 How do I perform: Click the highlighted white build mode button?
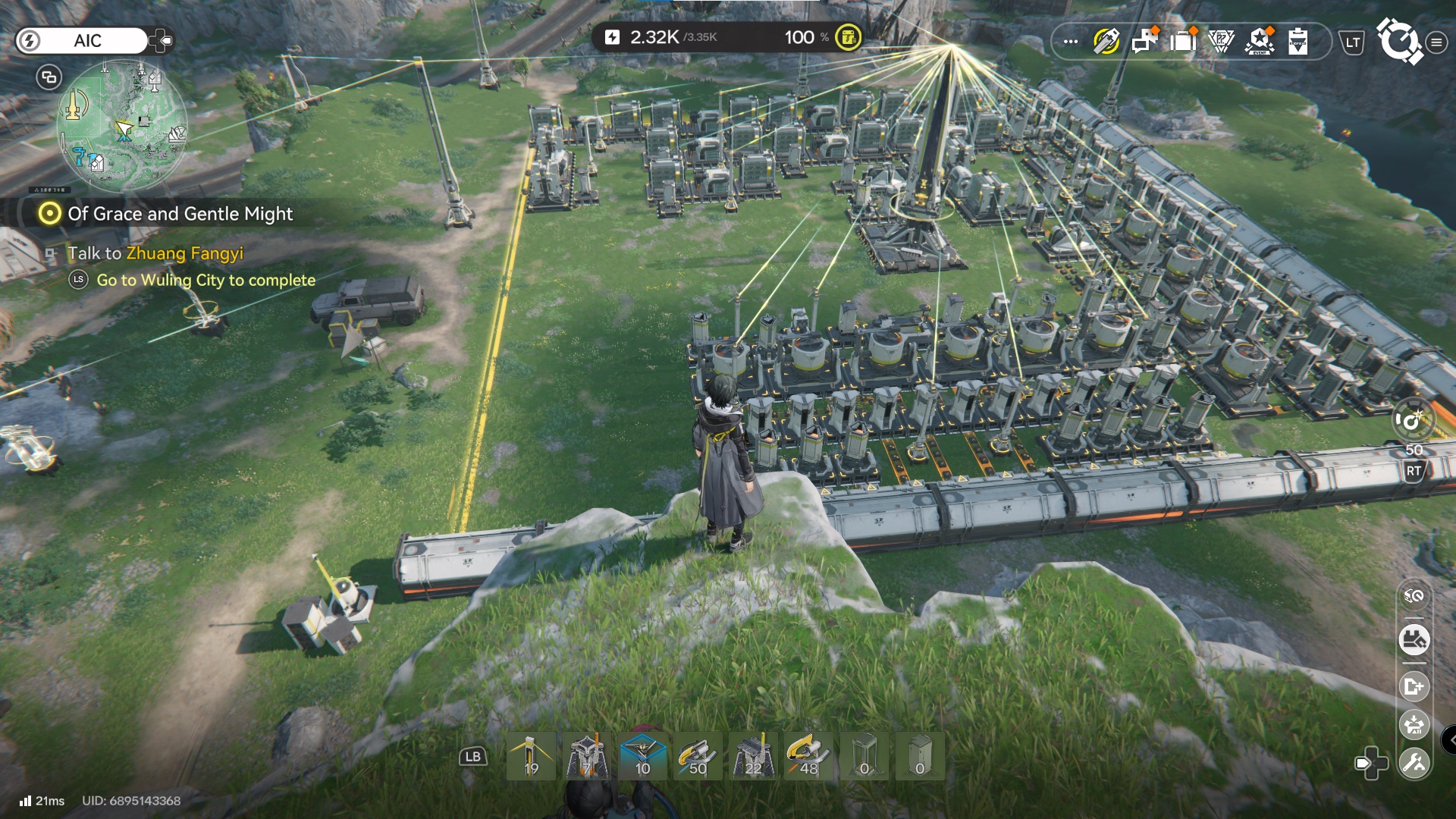[x=1414, y=640]
